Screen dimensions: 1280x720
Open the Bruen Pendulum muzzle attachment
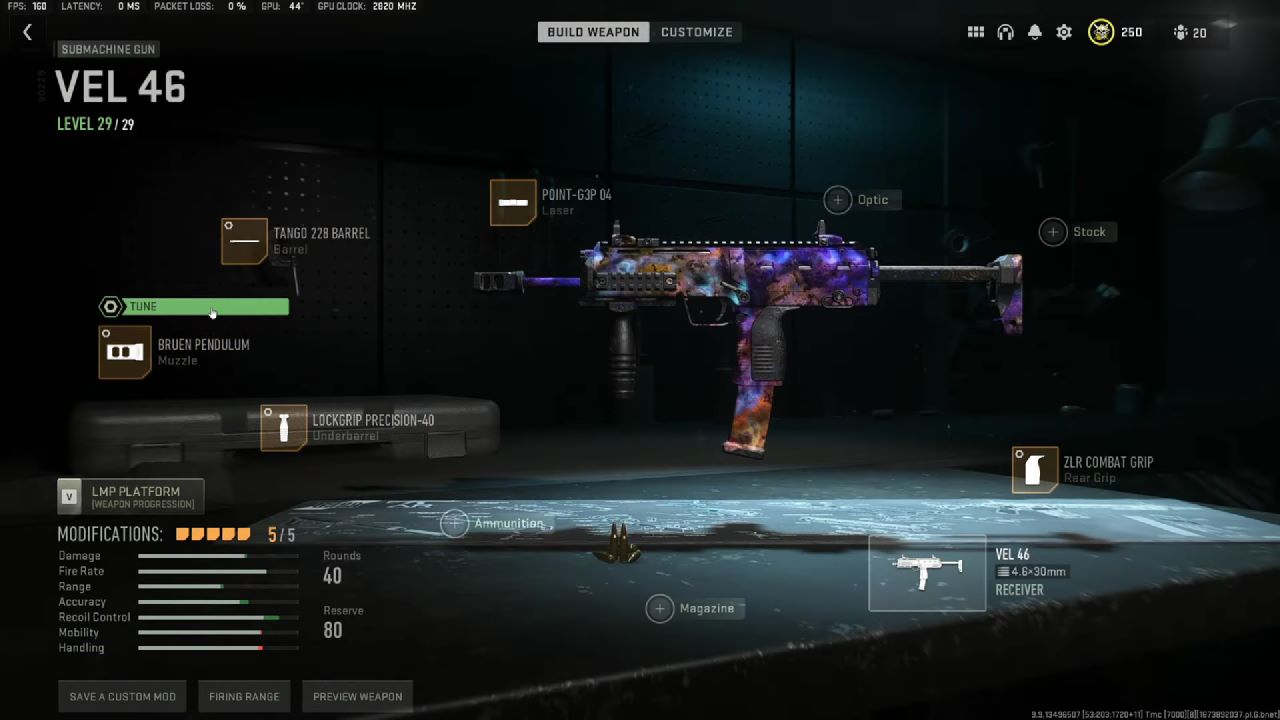[x=124, y=352]
